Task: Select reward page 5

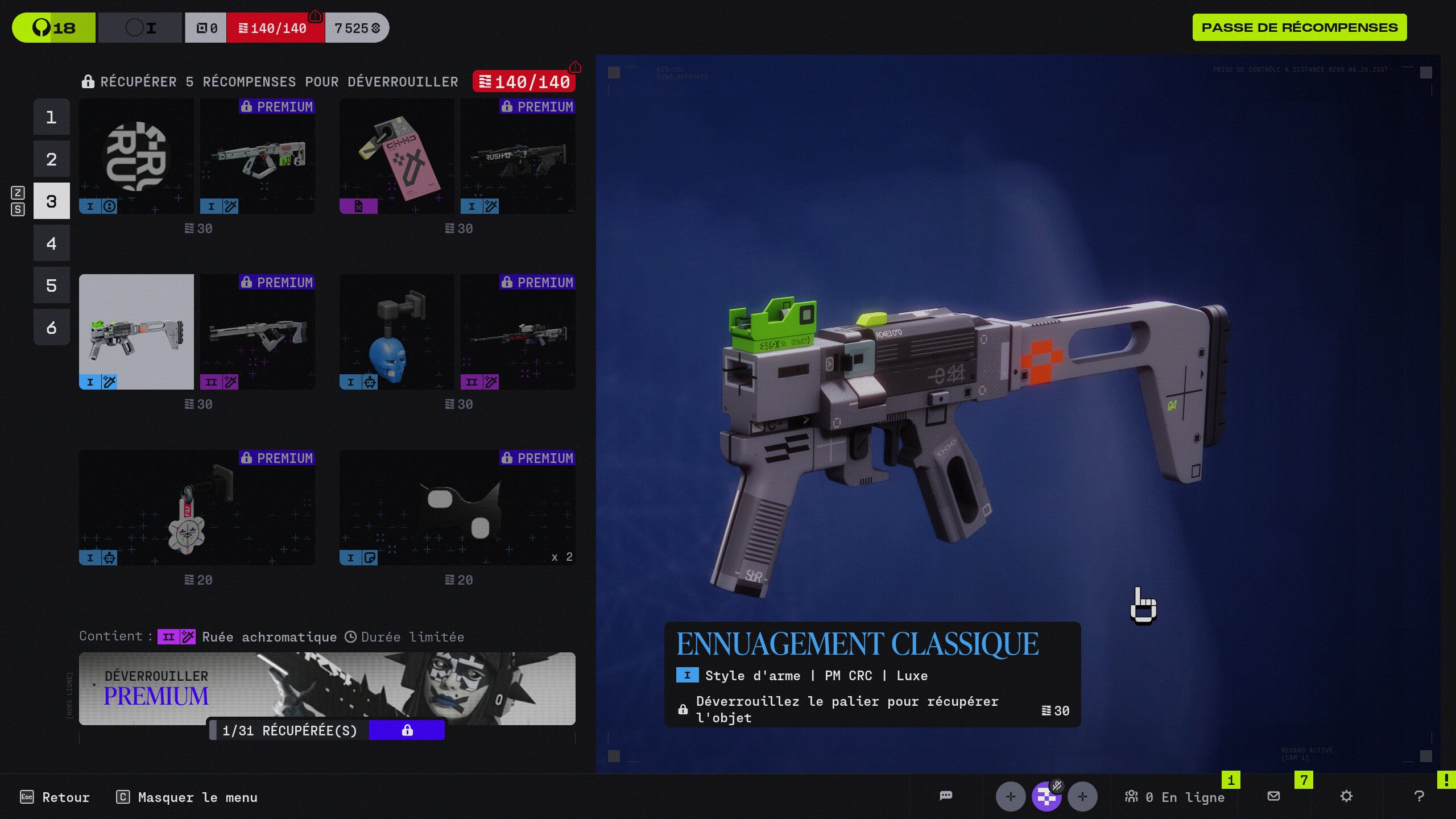Action: point(51,286)
